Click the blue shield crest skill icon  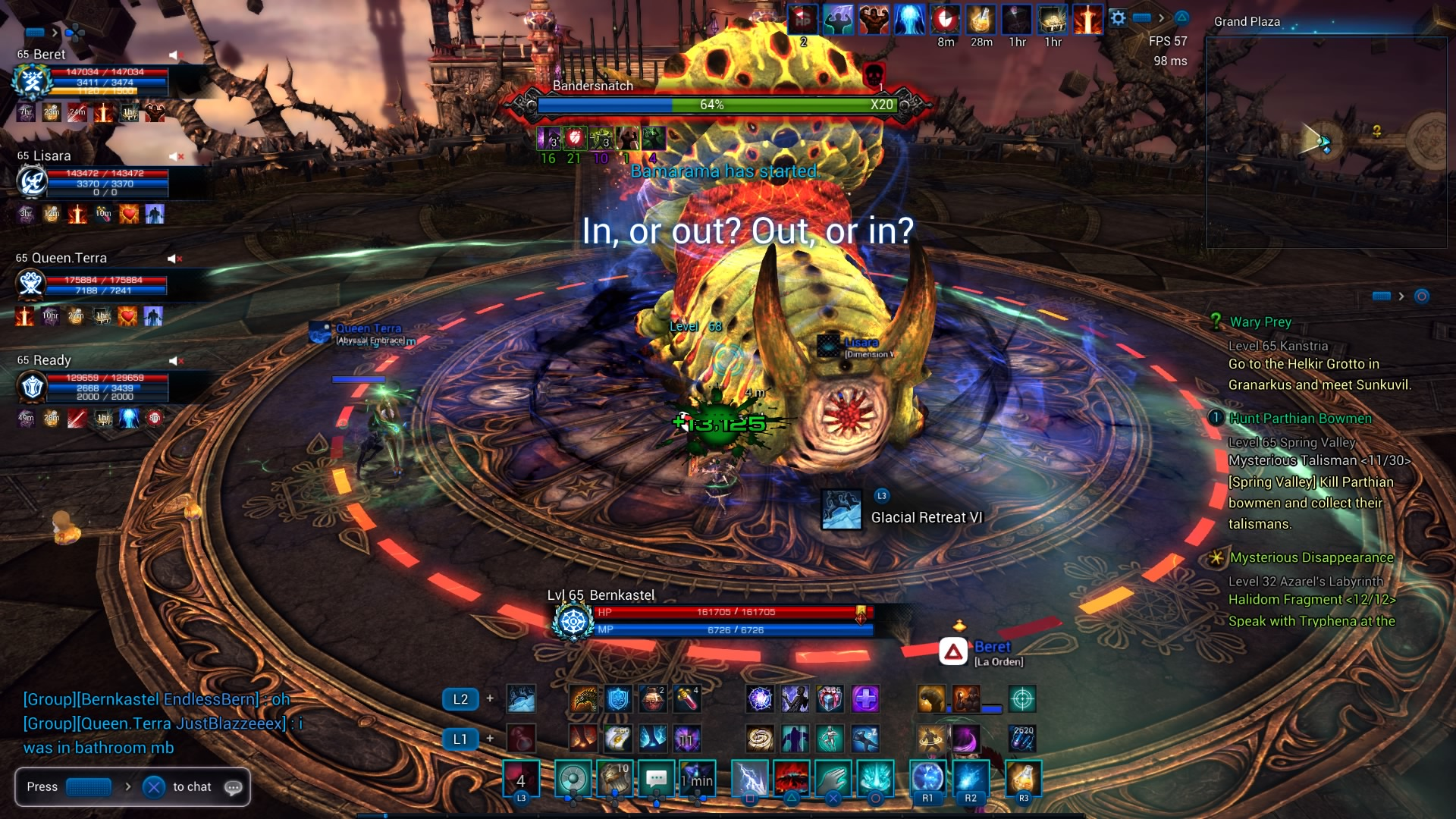coord(618,698)
